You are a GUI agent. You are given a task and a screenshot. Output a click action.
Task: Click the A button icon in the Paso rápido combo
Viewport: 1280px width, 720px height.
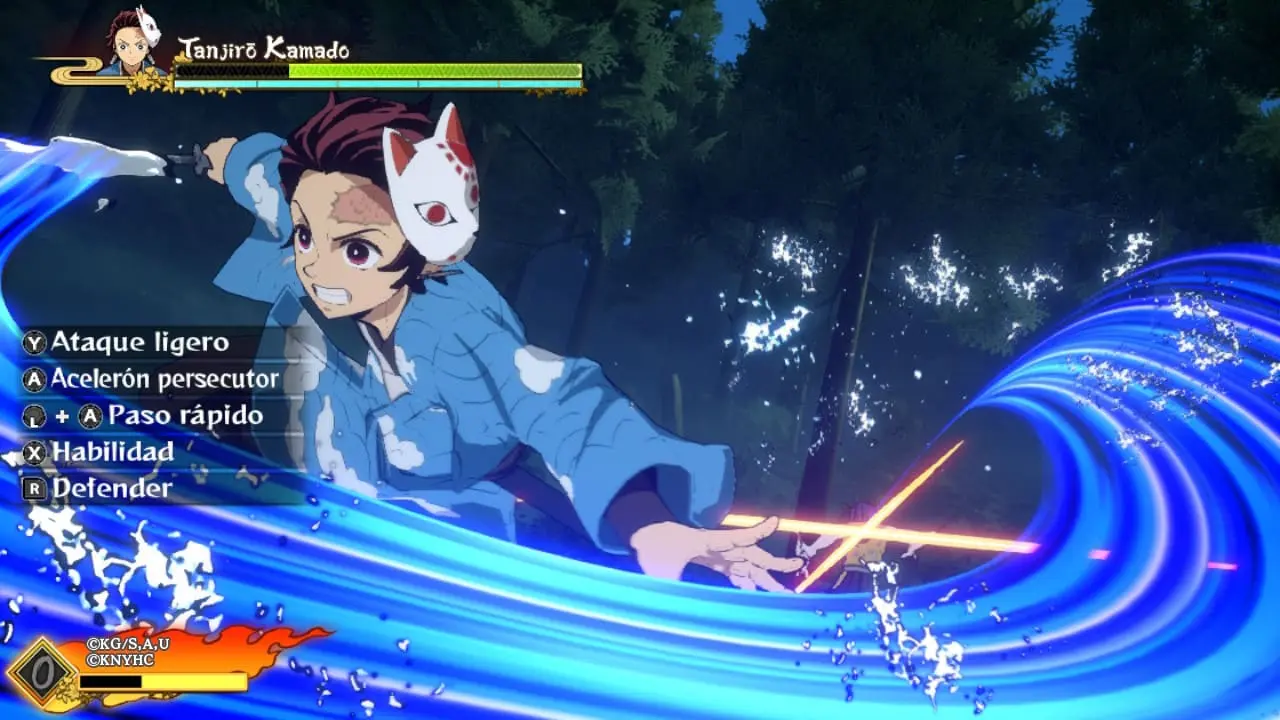(x=89, y=417)
